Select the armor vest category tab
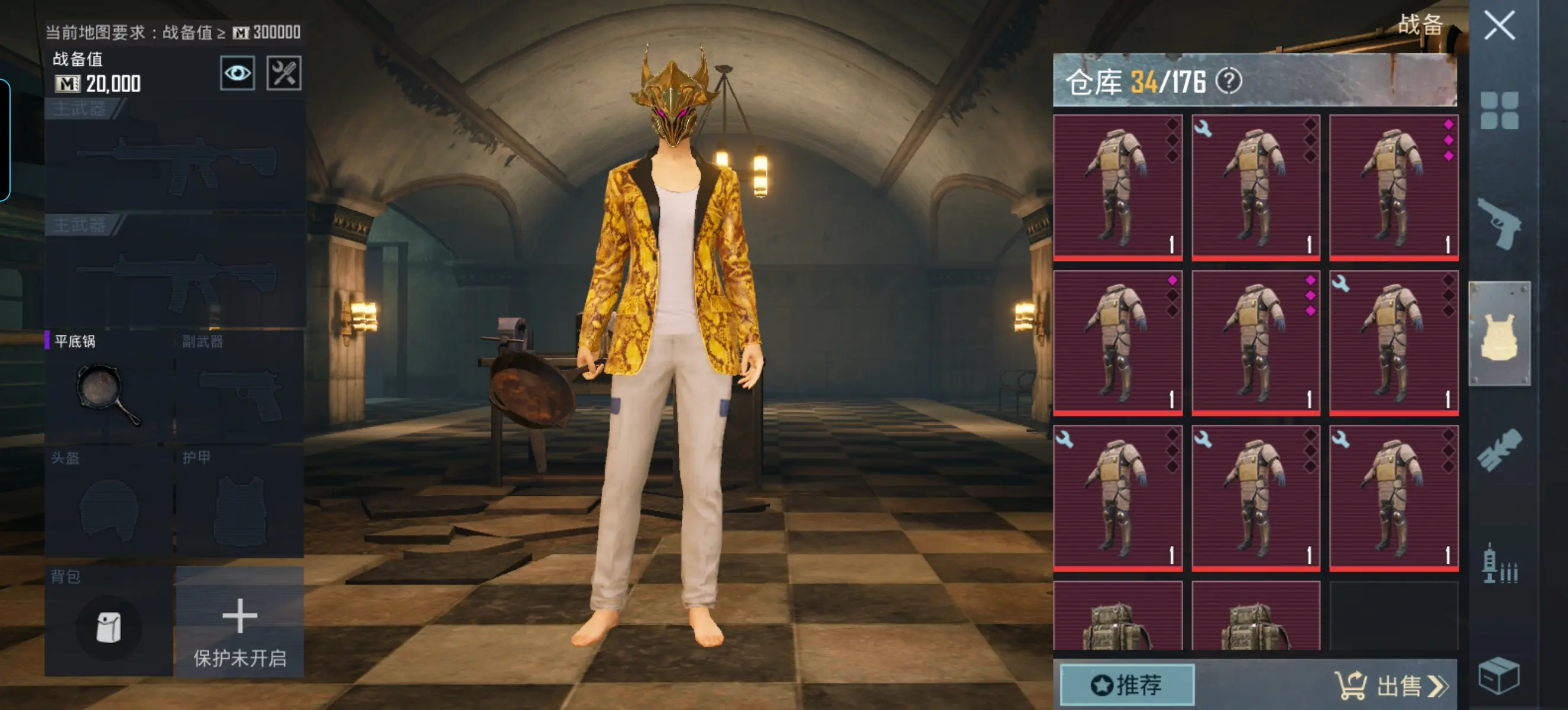The width and height of the screenshot is (1568, 710). 1499,334
